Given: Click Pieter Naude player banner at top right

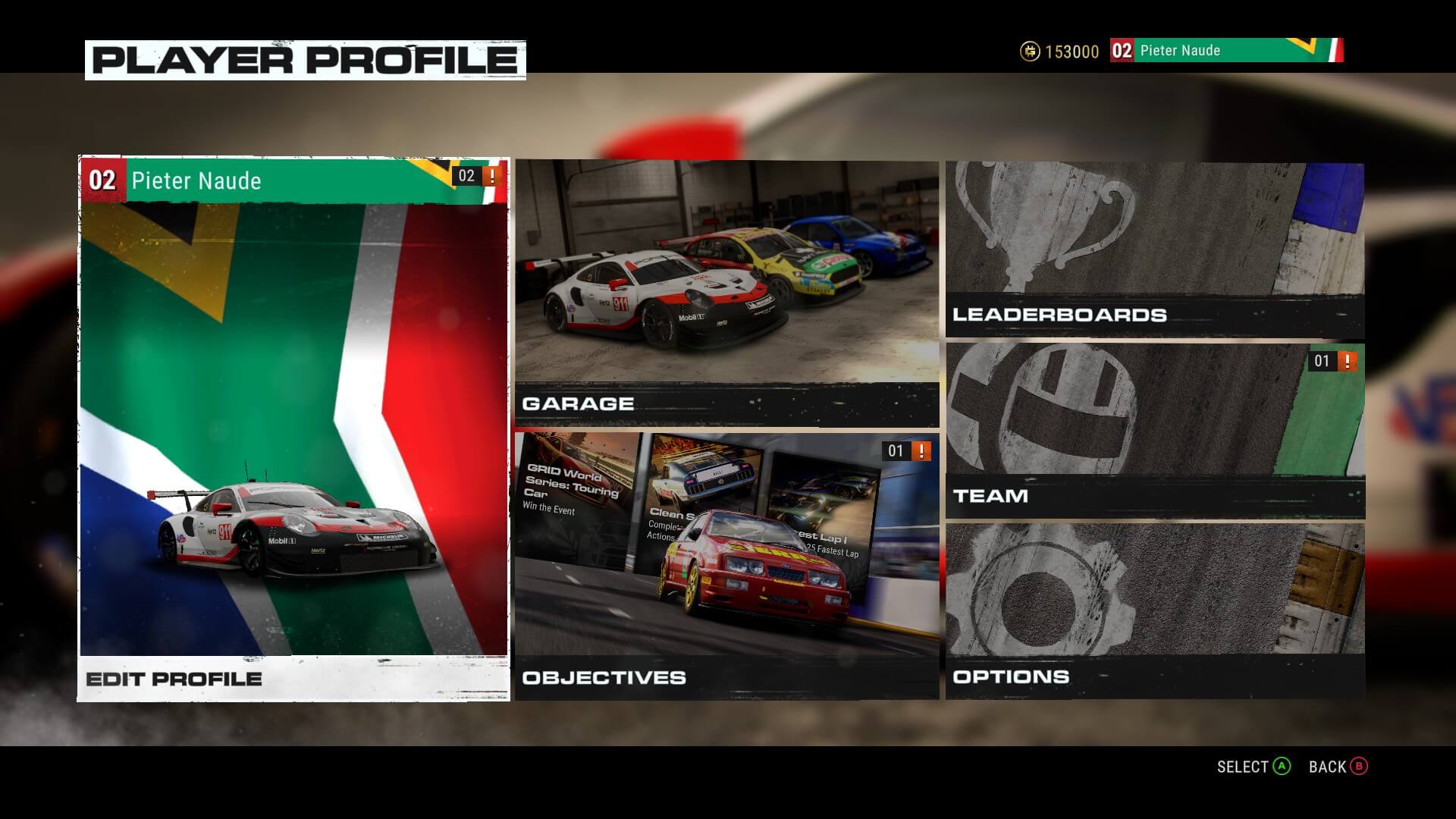Looking at the screenshot, I should (x=1226, y=51).
